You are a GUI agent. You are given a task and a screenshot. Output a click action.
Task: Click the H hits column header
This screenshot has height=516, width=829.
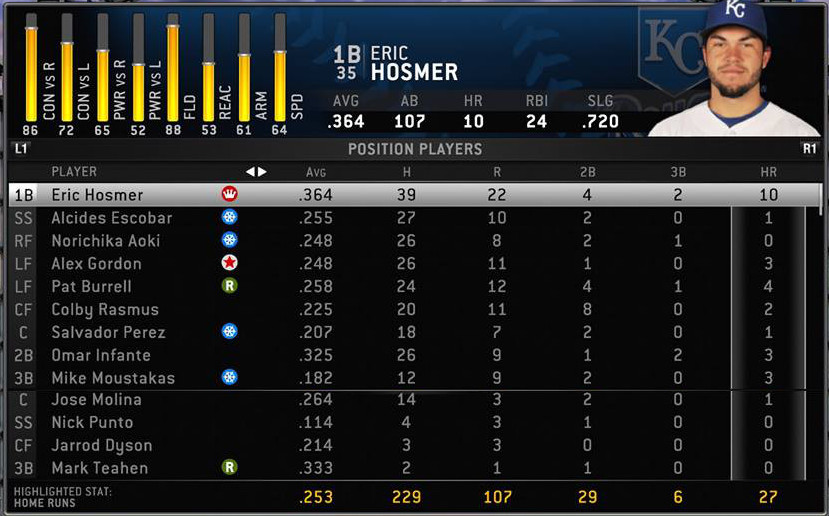click(x=406, y=172)
